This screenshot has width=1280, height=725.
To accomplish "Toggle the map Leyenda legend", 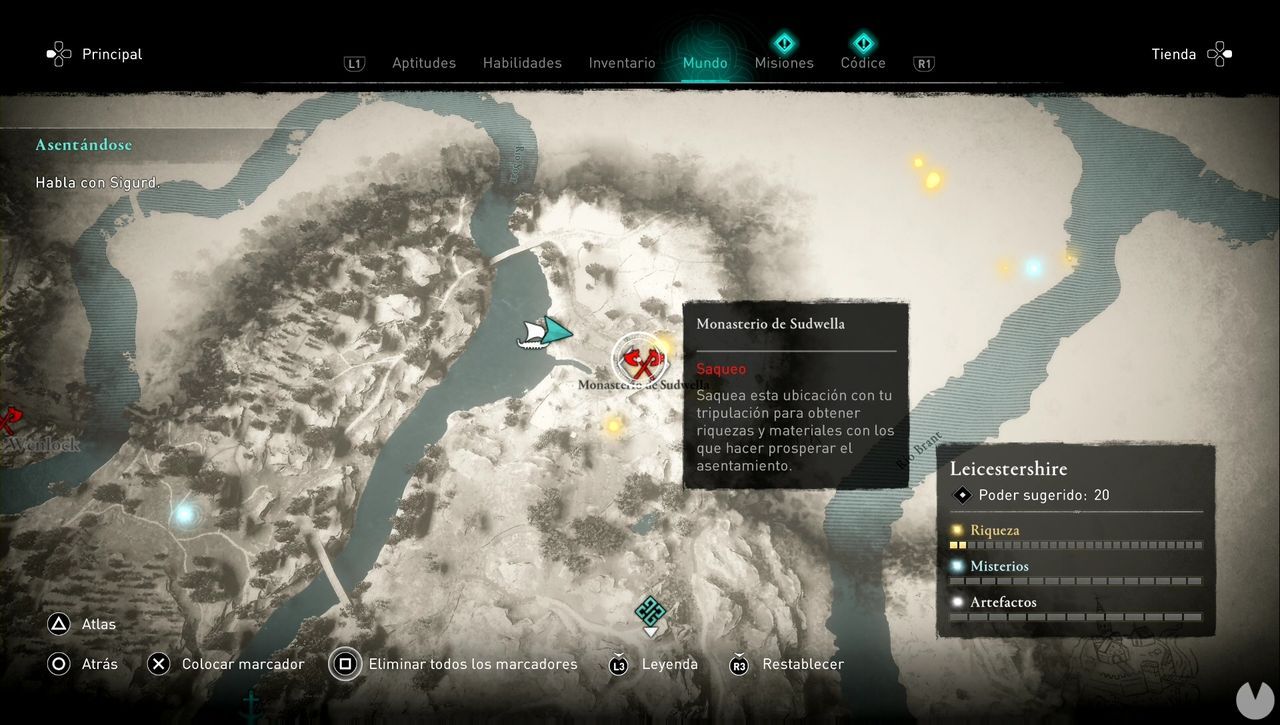I will (x=669, y=663).
